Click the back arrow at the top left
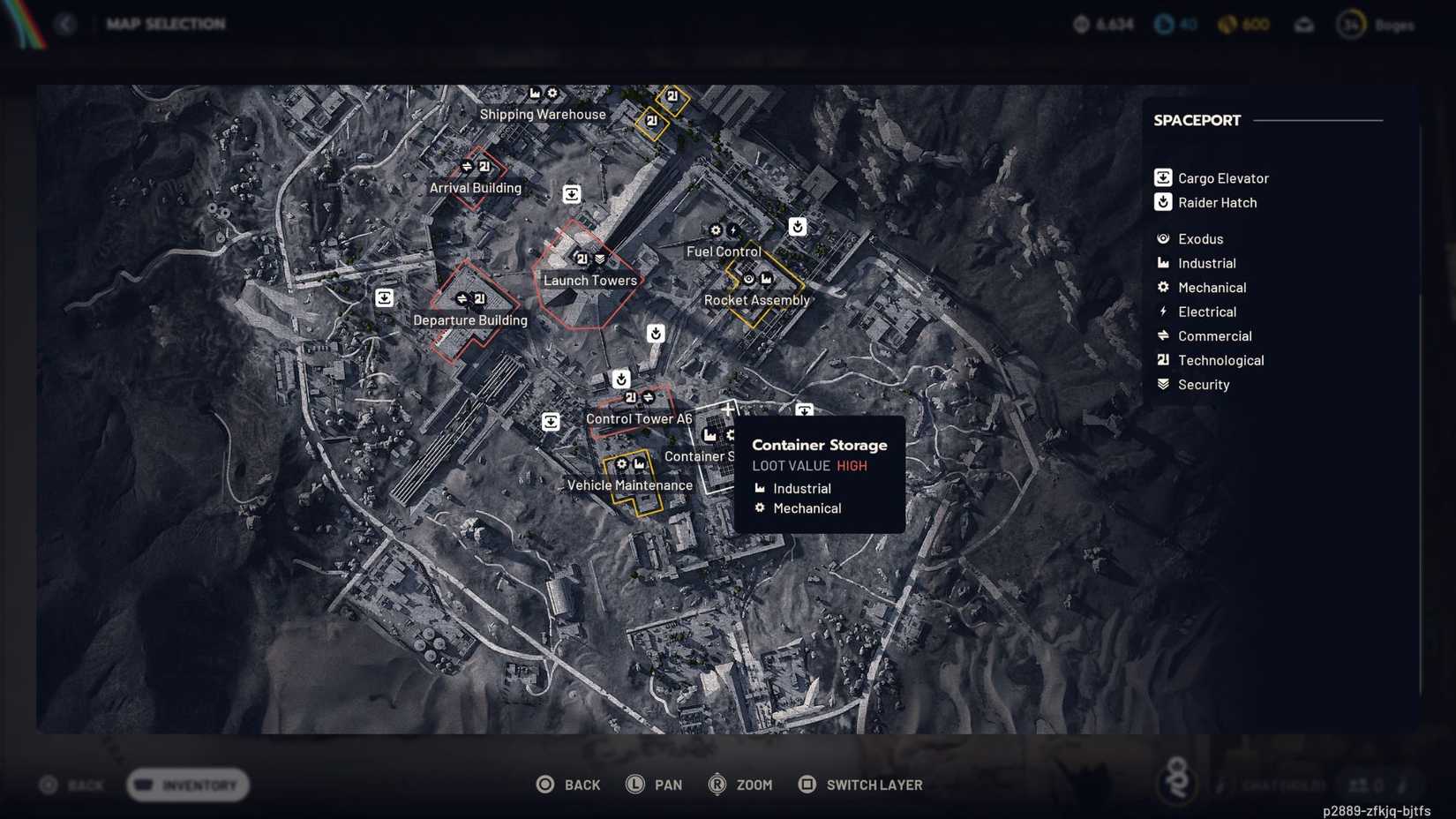Image resolution: width=1456 pixels, height=819 pixels. [65, 24]
